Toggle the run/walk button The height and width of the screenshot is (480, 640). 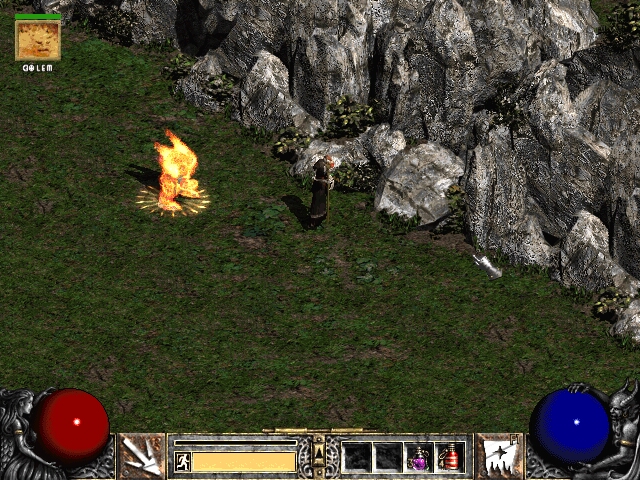pos(182,461)
